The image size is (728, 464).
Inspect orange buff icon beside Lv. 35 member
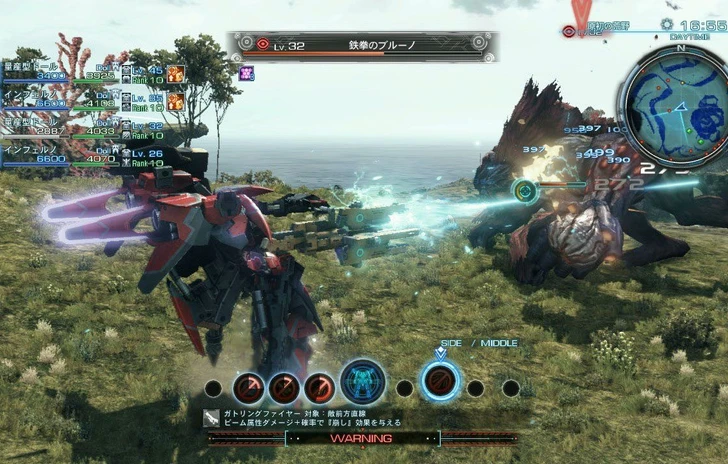coord(175,100)
